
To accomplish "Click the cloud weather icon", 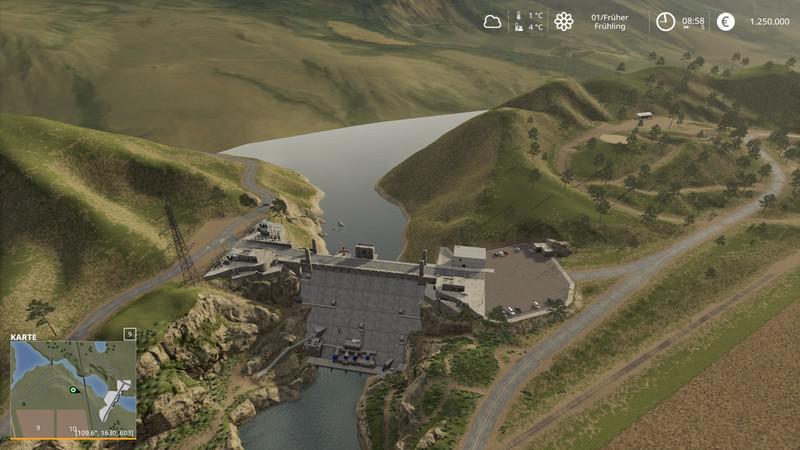I will coord(493,21).
